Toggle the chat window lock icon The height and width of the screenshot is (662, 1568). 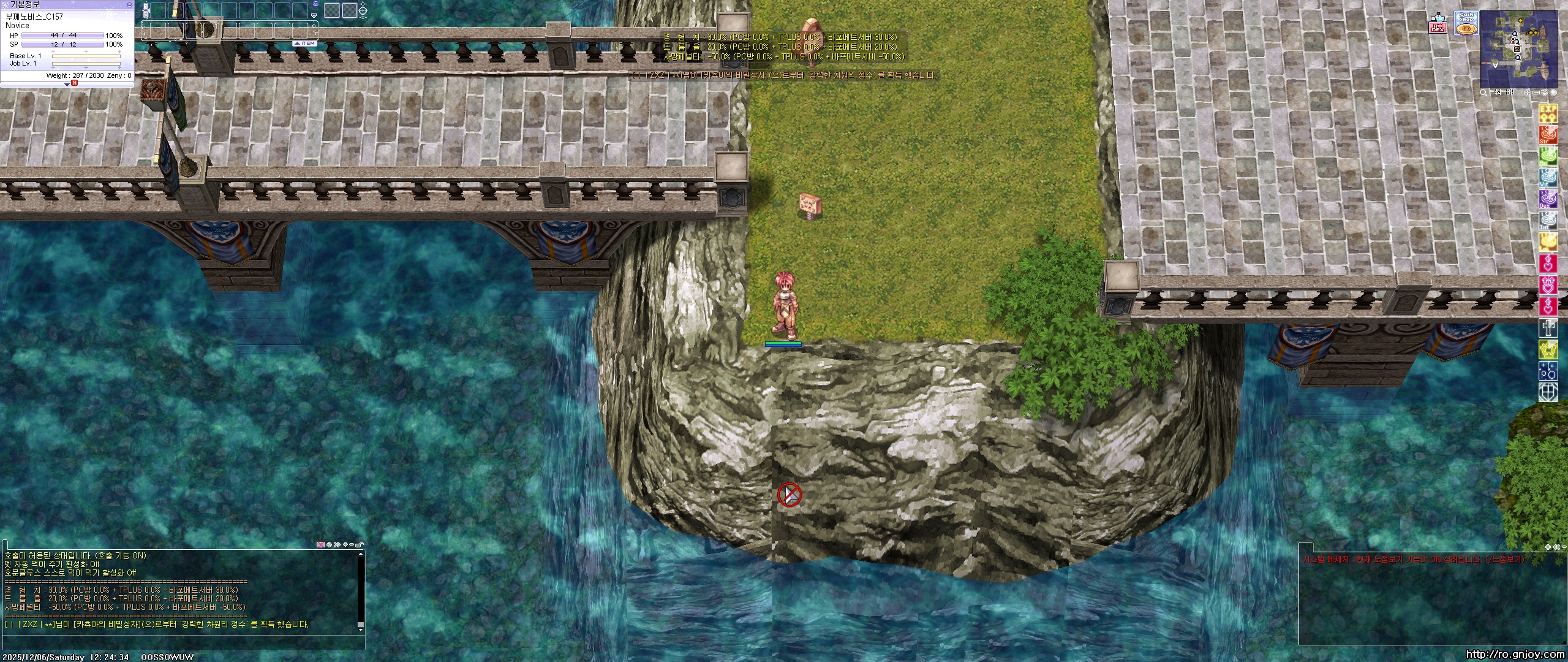(361, 544)
